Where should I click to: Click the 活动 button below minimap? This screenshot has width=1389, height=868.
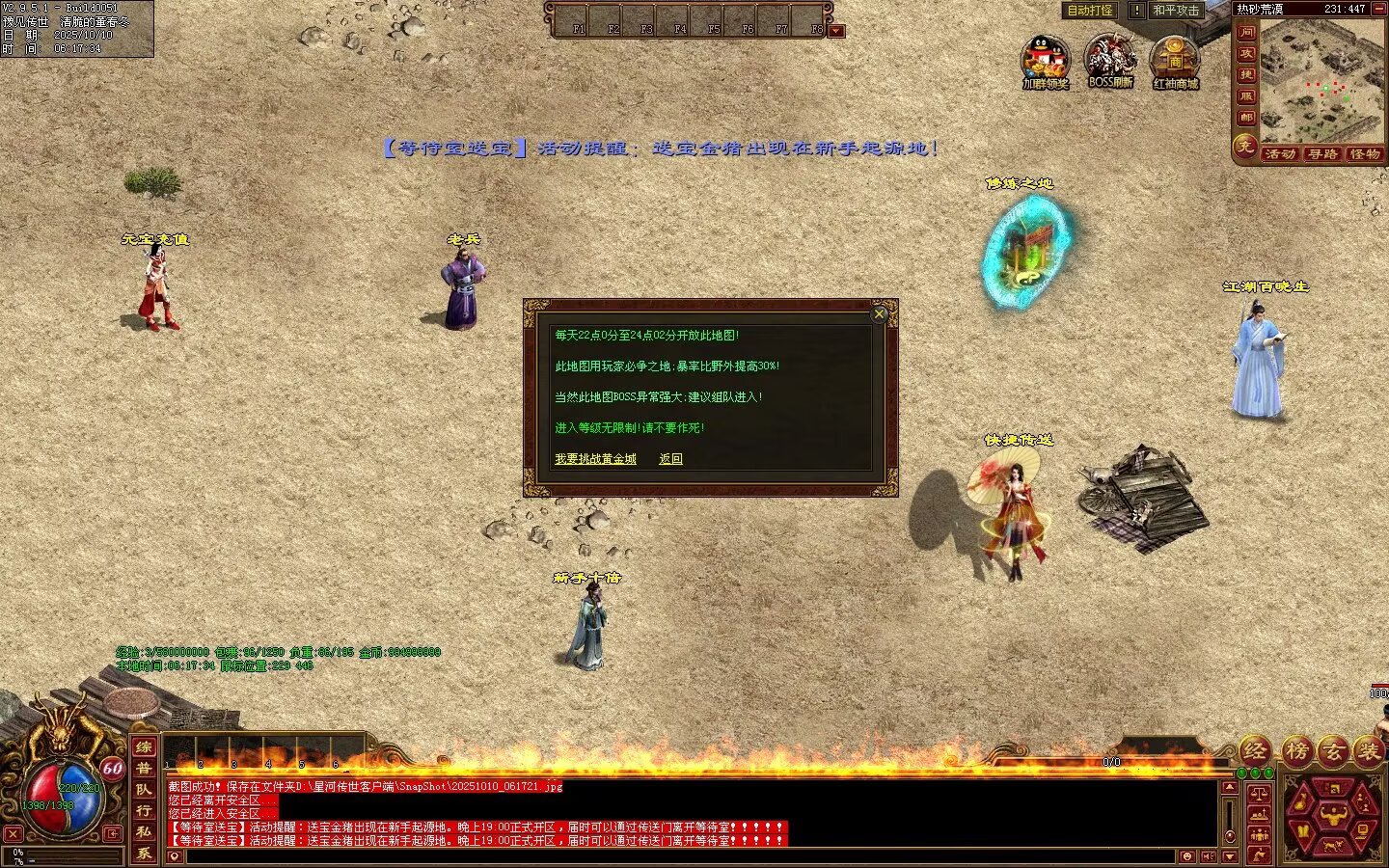[x=1280, y=154]
